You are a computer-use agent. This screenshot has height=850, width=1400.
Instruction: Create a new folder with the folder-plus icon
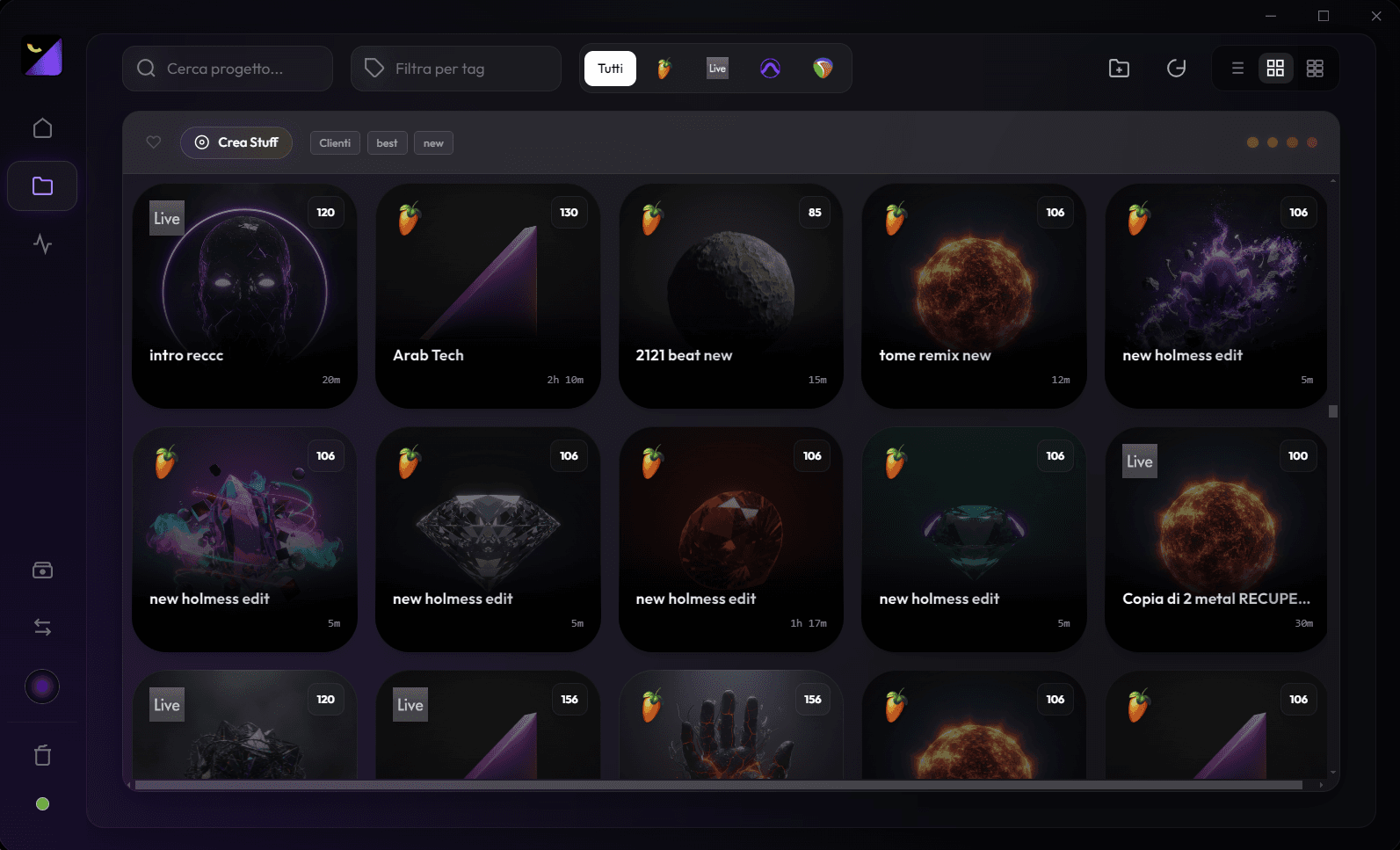point(1118,68)
